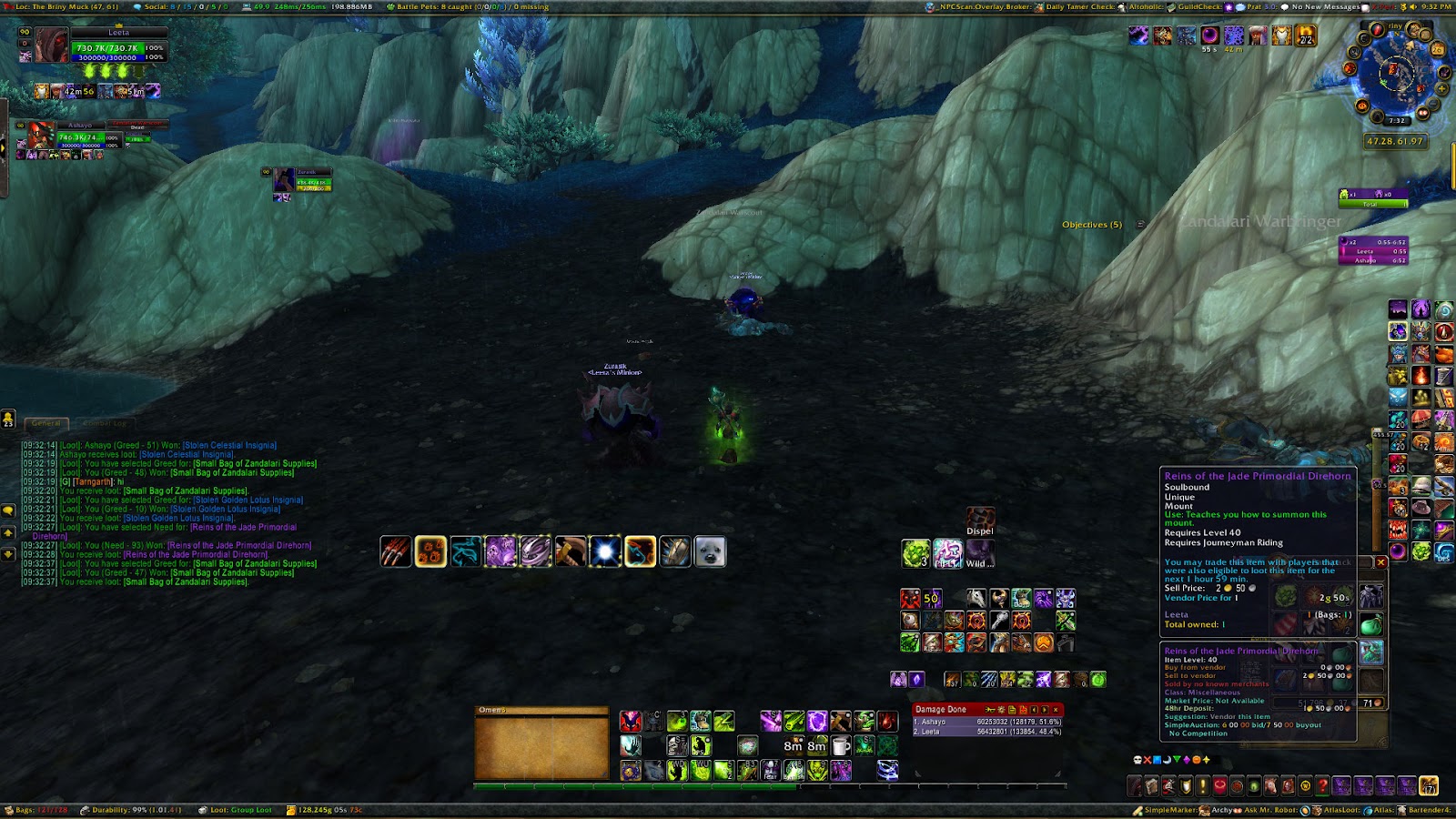Click the Dispel button icon
Screen dimensions: 1456x819
tap(980, 520)
